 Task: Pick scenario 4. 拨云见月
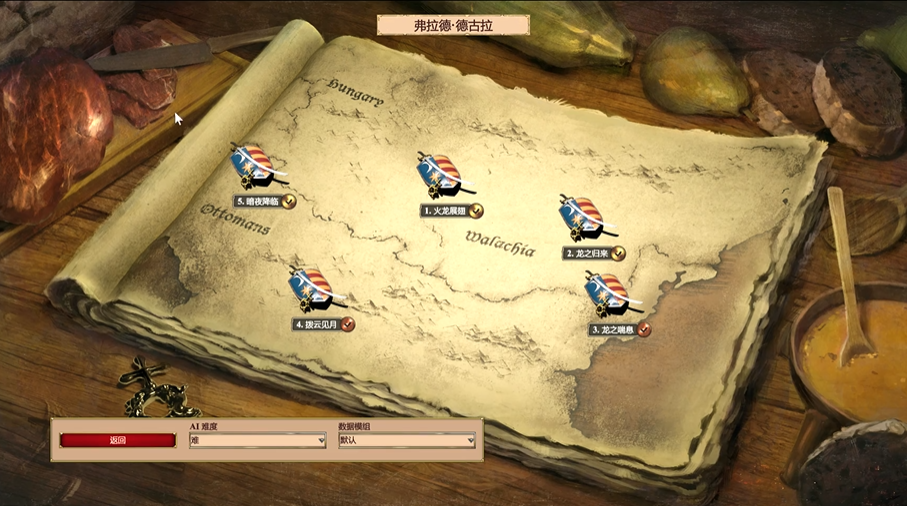tap(312, 290)
